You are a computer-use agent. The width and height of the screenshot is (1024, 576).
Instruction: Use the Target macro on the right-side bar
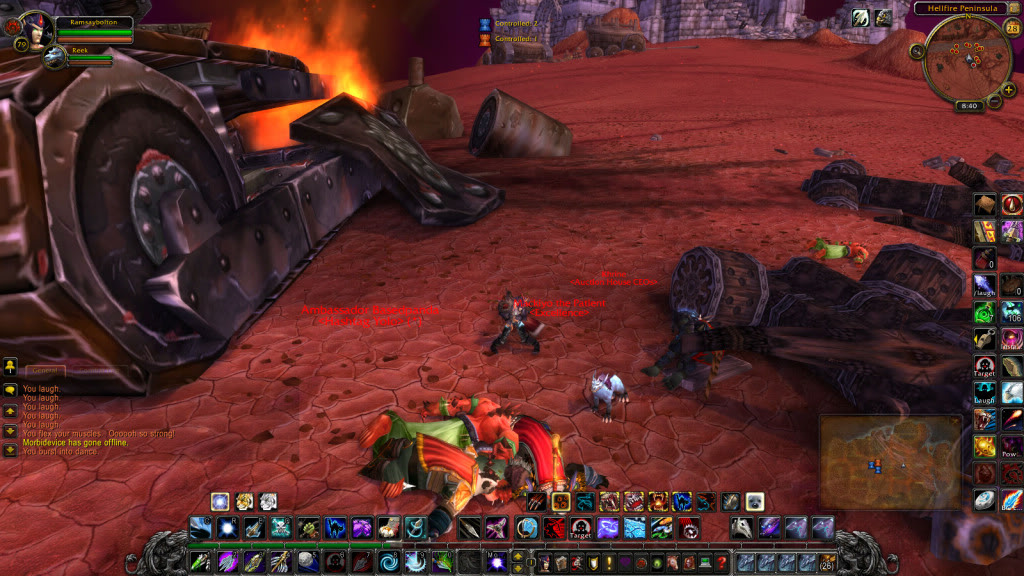(x=985, y=366)
